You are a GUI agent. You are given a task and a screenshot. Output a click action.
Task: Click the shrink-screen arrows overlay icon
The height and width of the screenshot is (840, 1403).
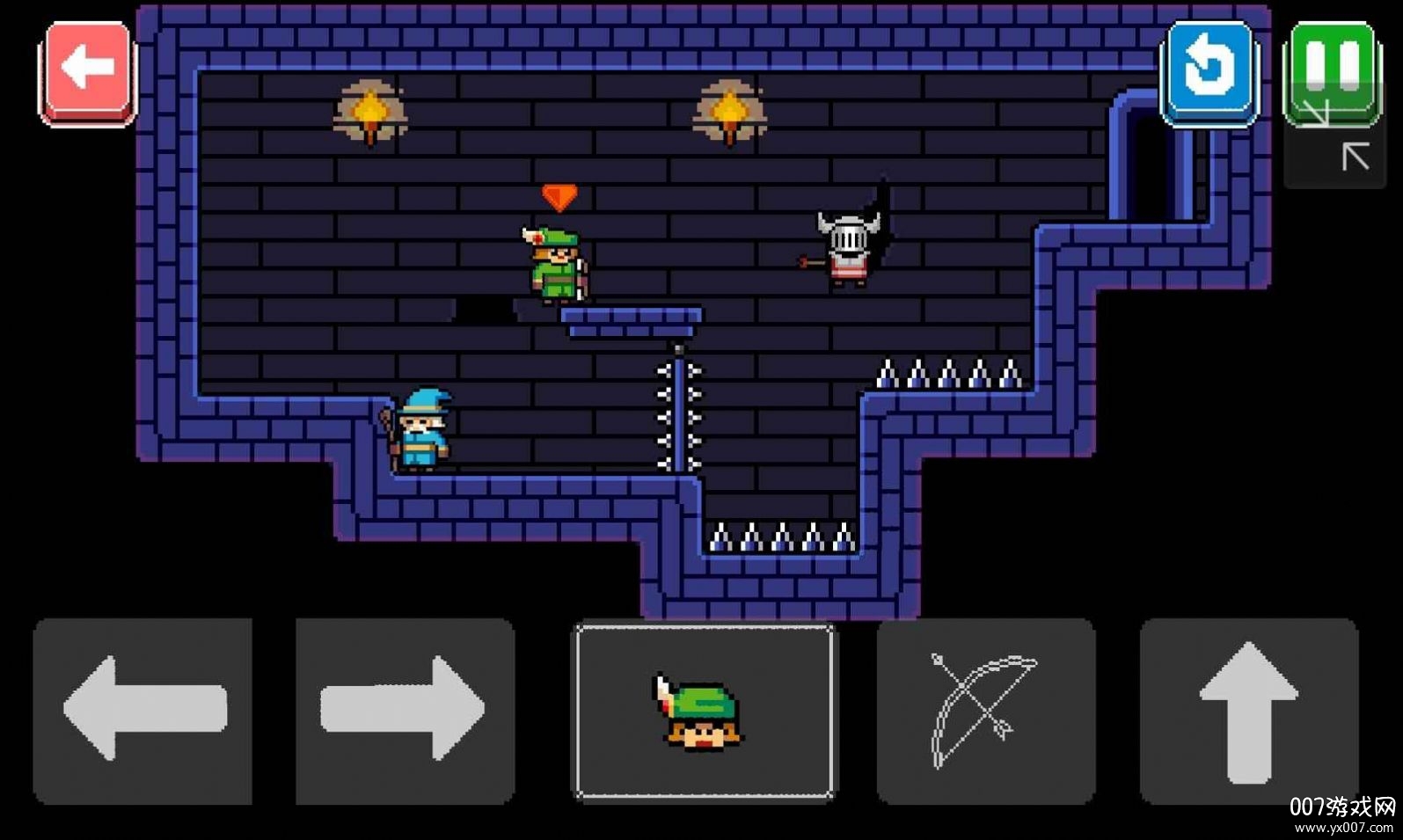point(1336,139)
